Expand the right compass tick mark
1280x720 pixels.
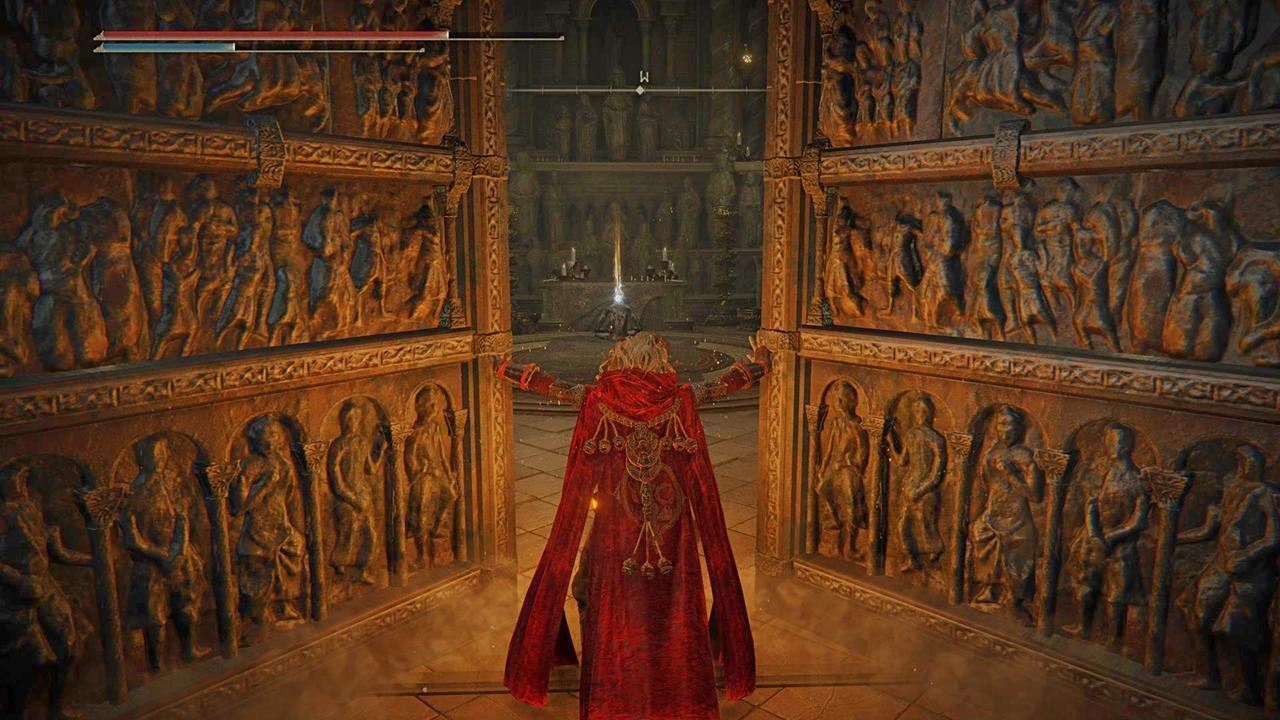tap(679, 90)
